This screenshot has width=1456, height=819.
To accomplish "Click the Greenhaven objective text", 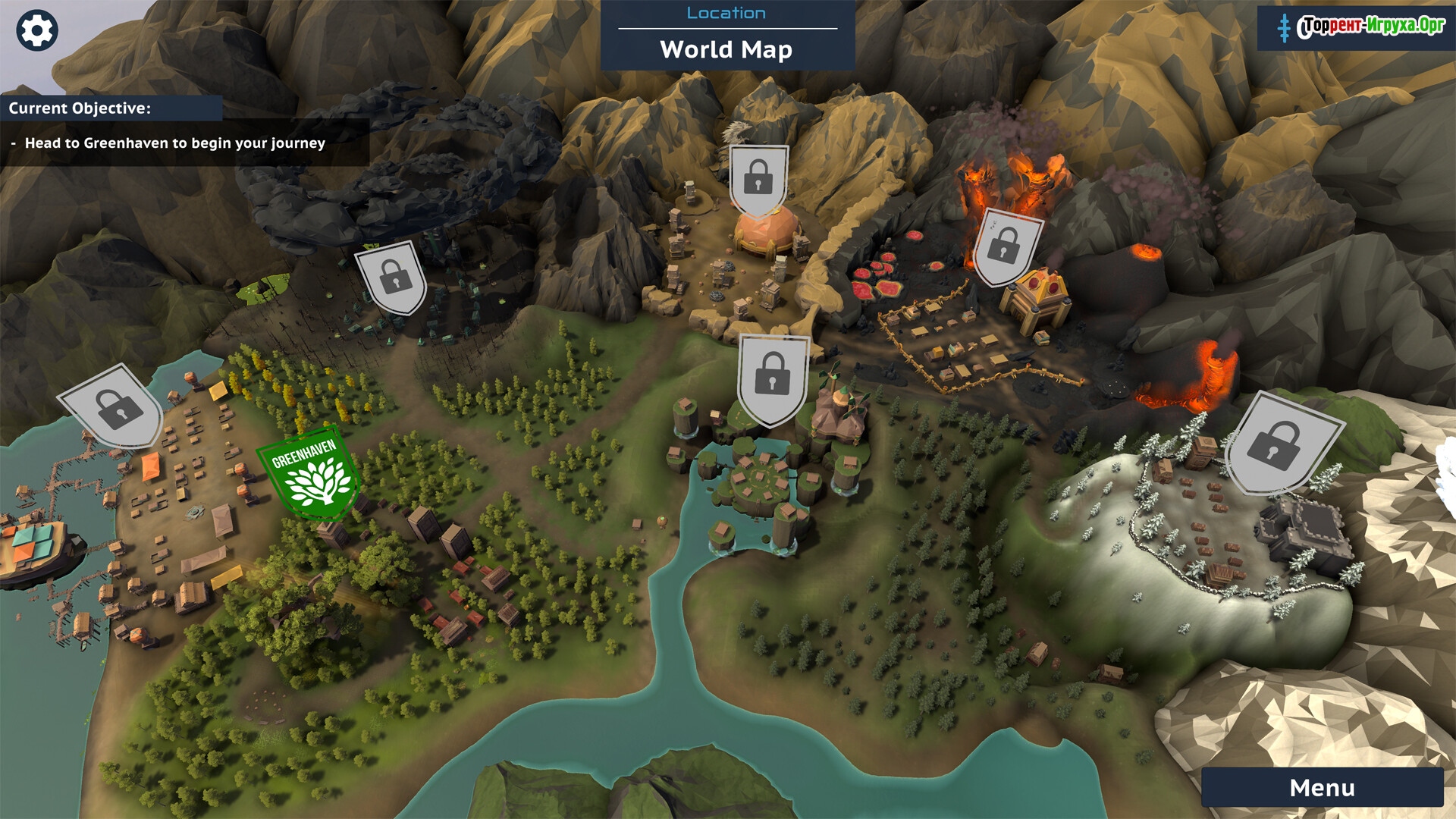I will pyautogui.click(x=175, y=143).
